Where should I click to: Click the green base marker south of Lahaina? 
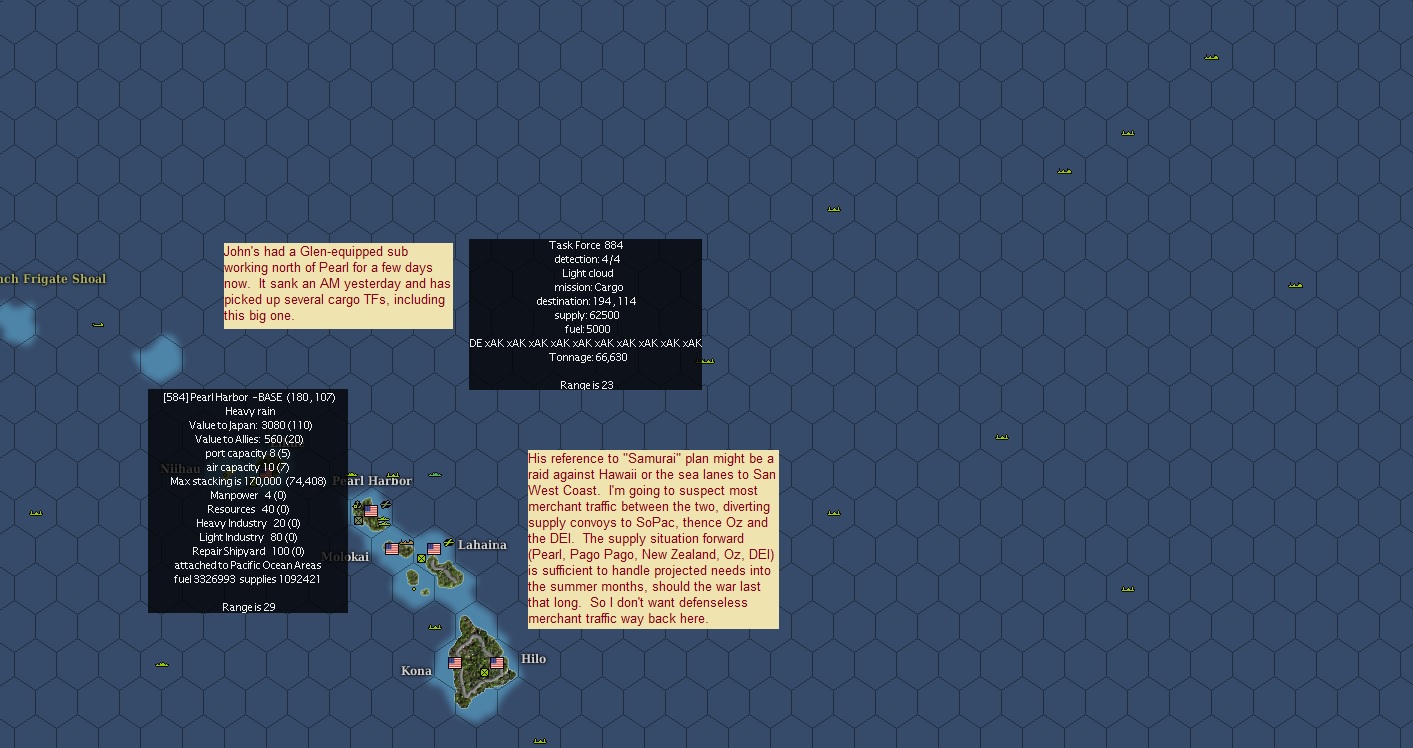421,560
